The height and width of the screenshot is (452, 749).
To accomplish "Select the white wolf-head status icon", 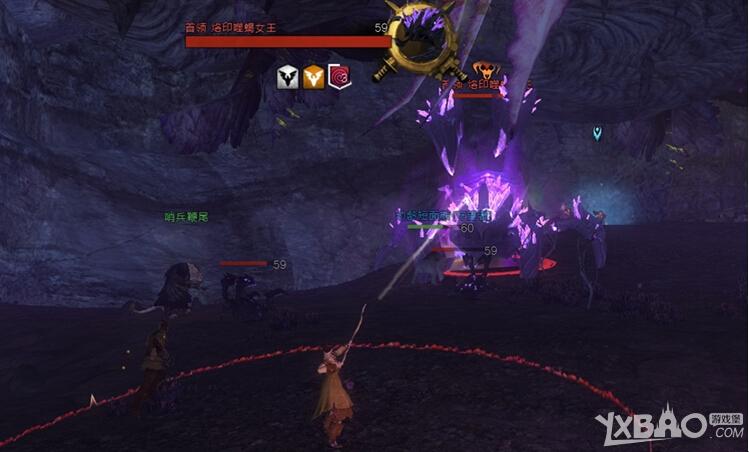I will tap(288, 77).
